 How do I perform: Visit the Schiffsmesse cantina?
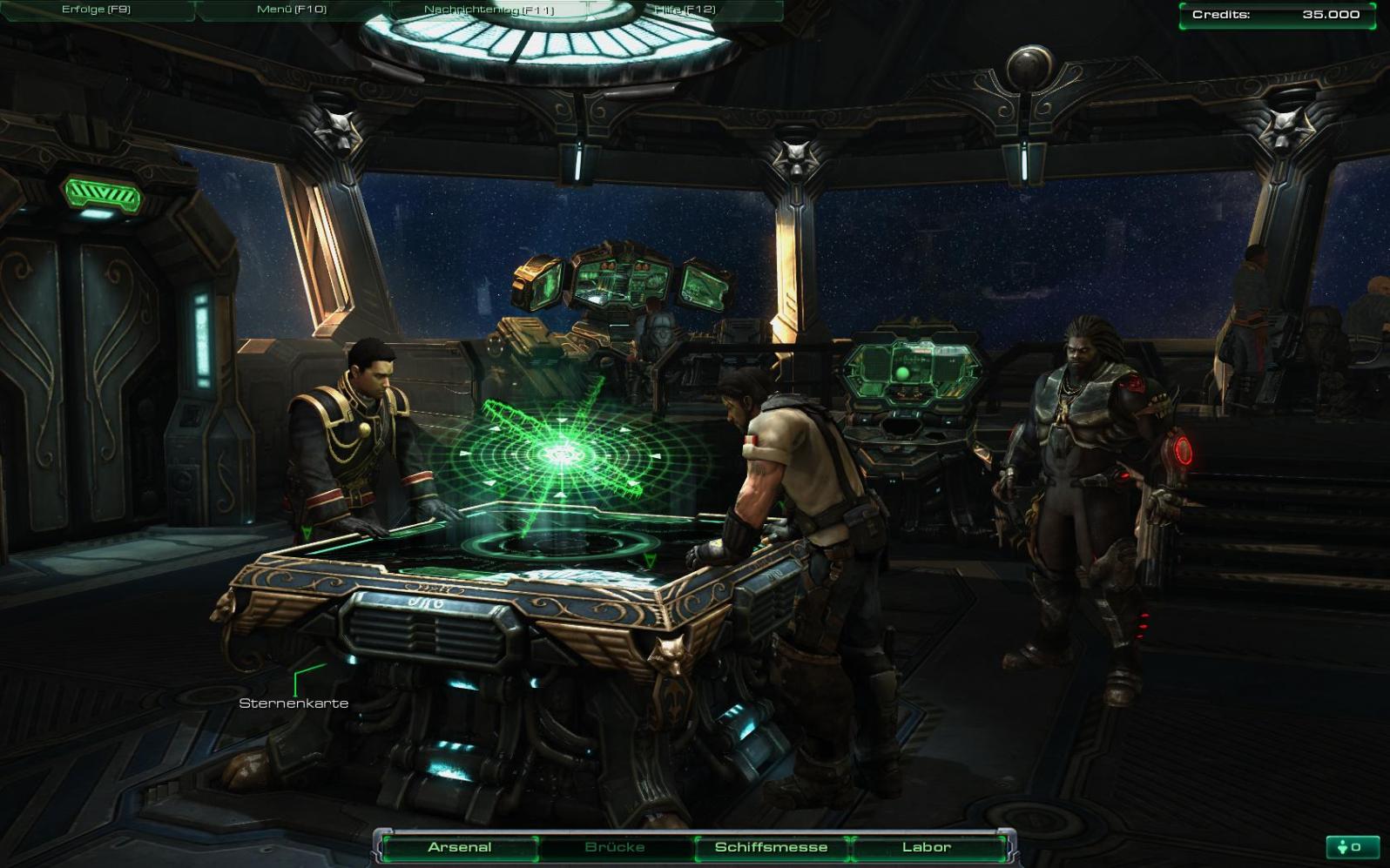point(771,847)
